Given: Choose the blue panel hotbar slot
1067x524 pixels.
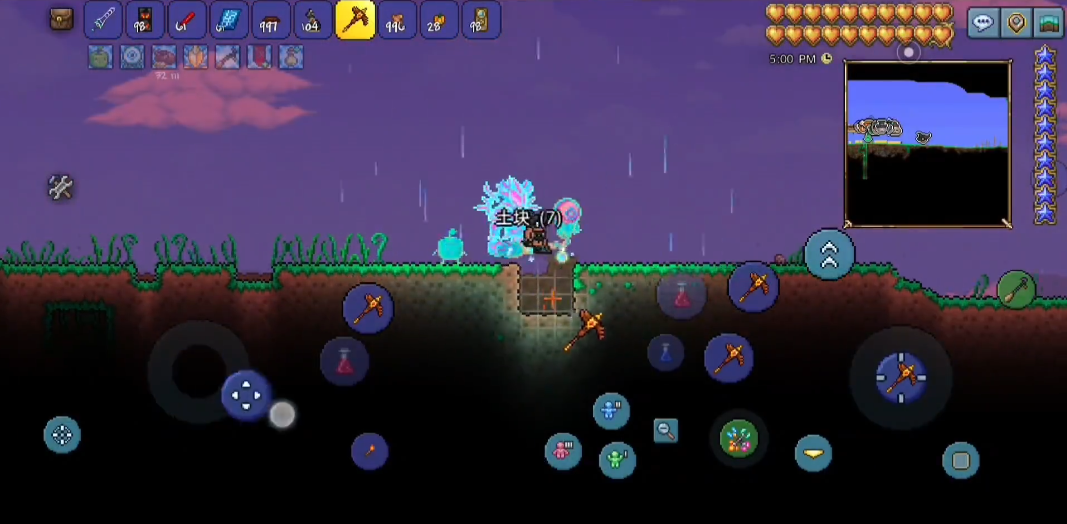Looking at the screenshot, I should 229,20.
